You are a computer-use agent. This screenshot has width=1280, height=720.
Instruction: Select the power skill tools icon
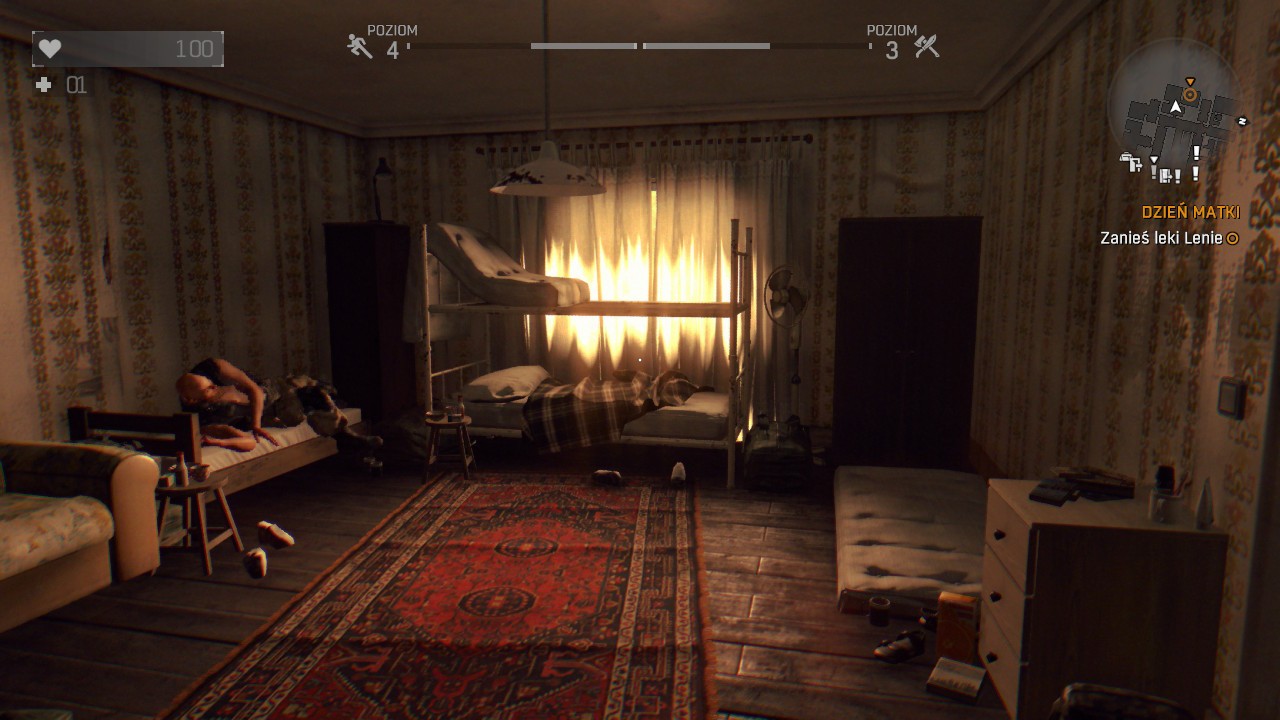(927, 46)
